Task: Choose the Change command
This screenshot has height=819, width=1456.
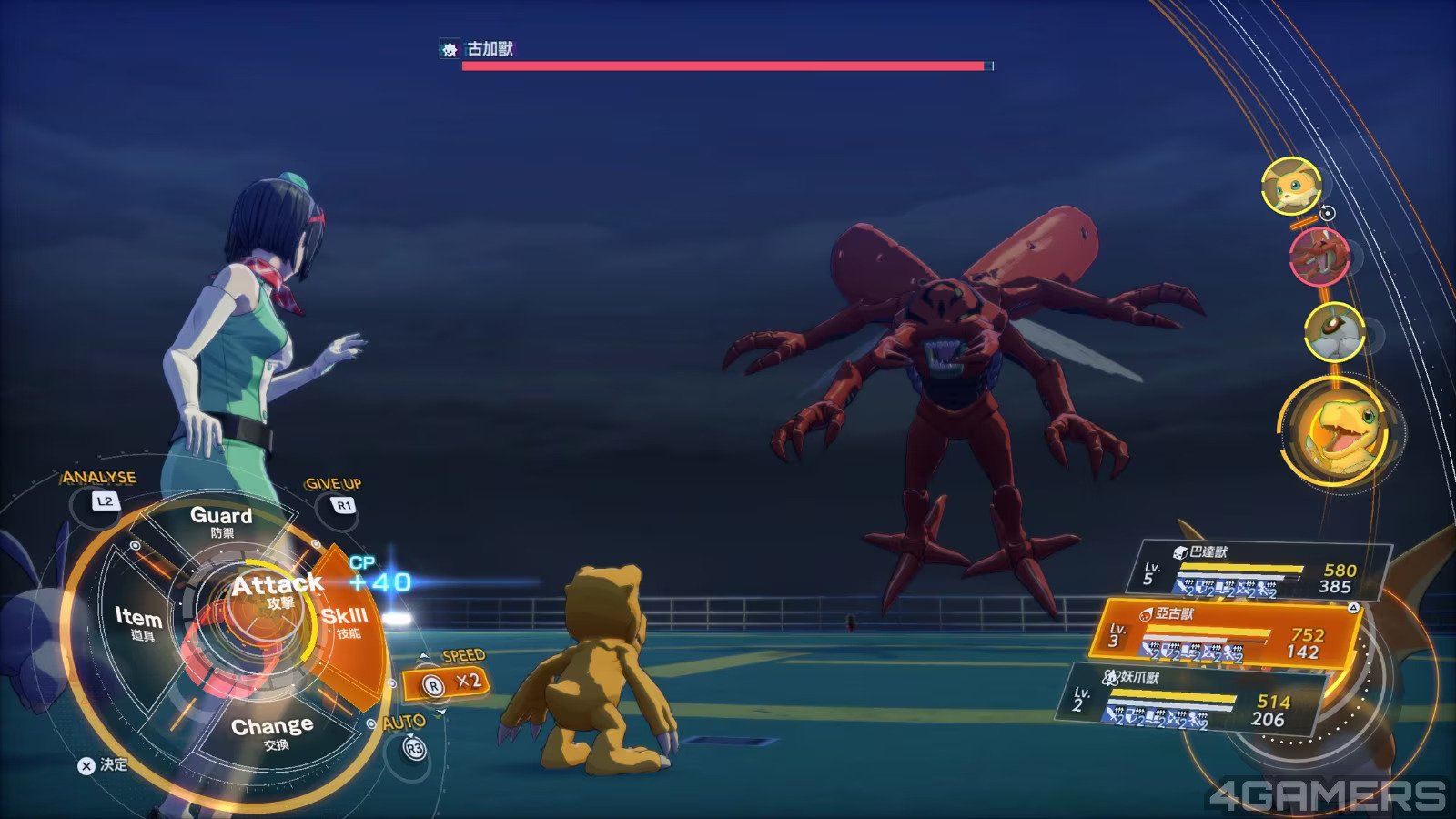Action: 272,732
